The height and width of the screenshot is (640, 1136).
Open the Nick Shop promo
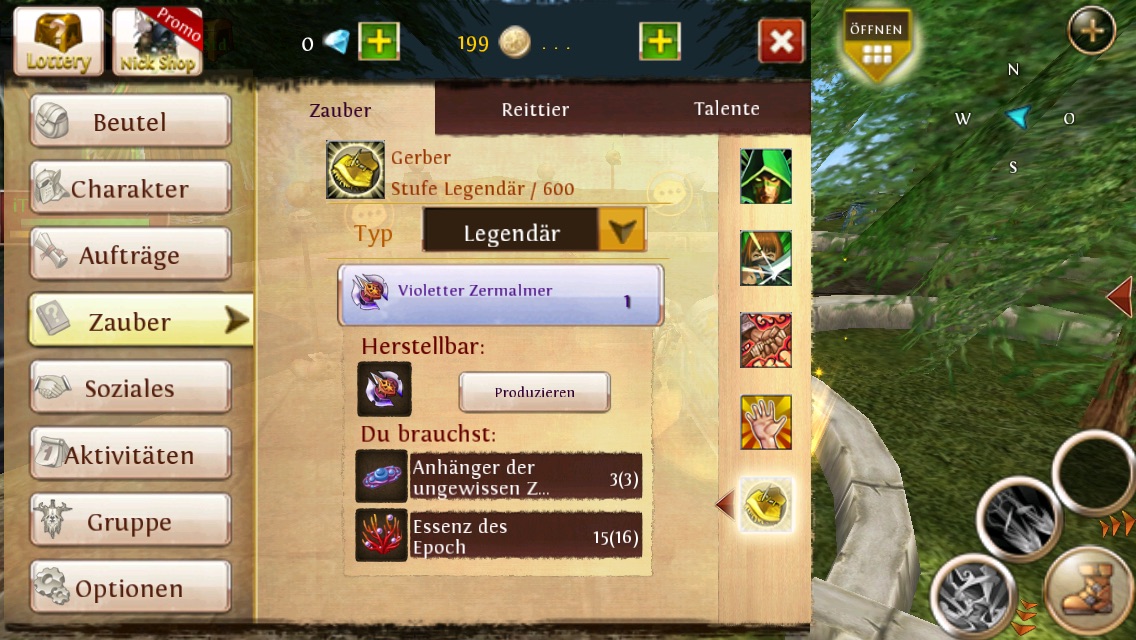tap(157, 41)
